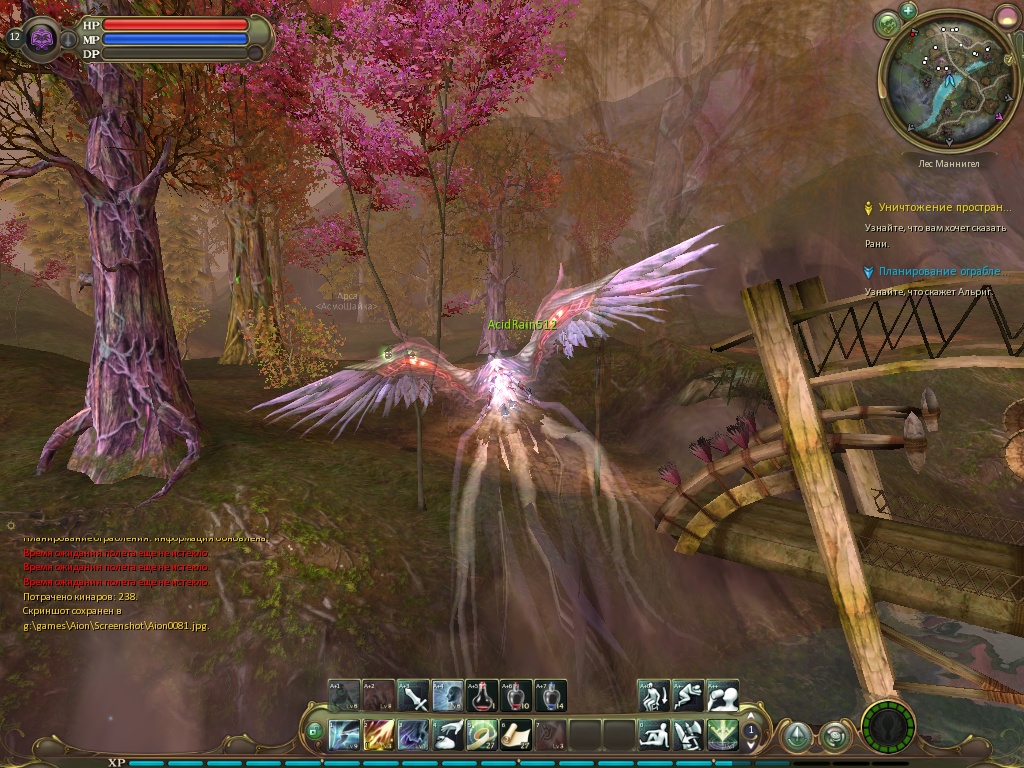The width and height of the screenshot is (1024, 768).
Task: Activate the green downward arrows skill
Action: point(723,735)
